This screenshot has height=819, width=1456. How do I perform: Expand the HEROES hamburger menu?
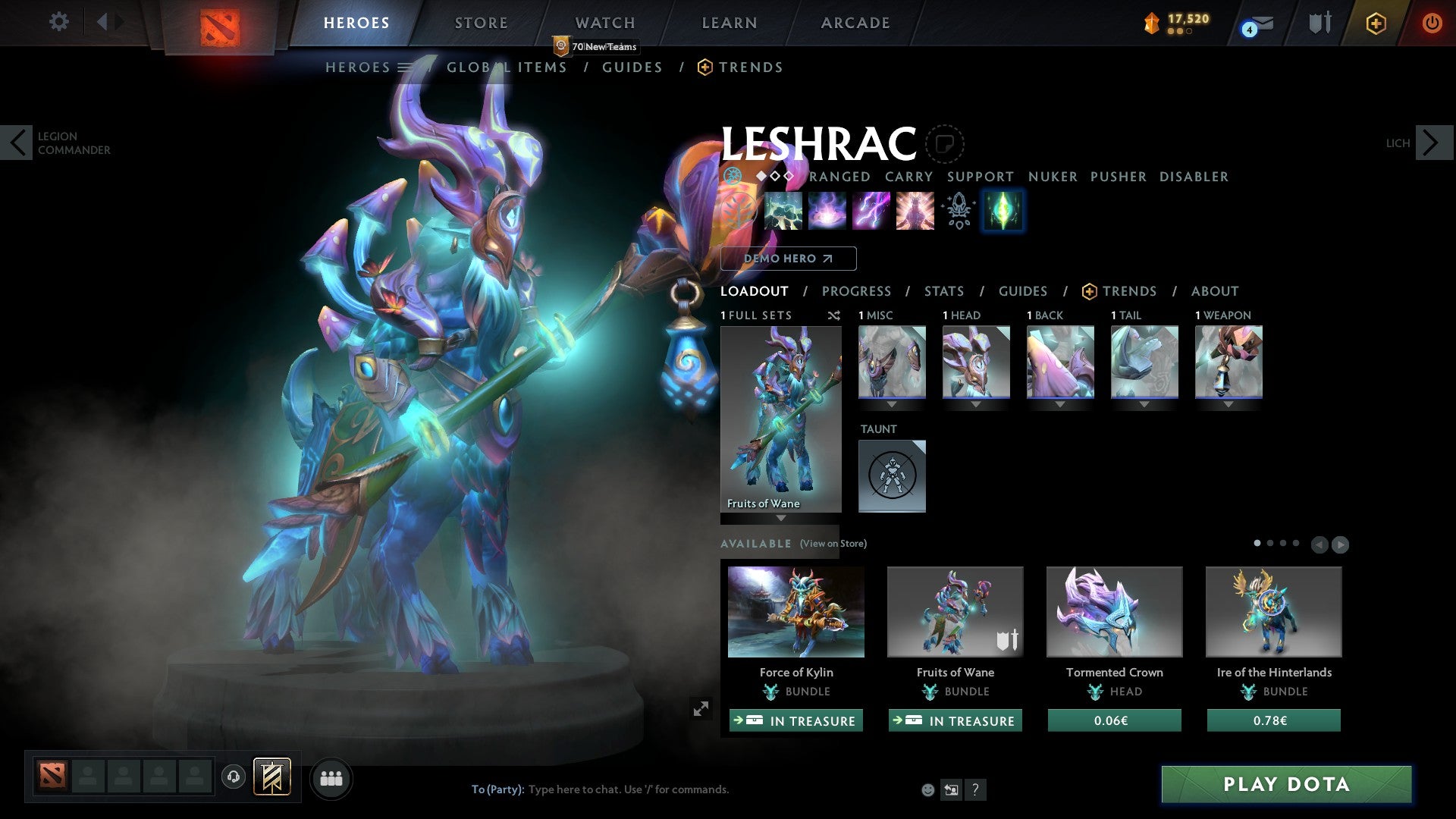coord(404,67)
